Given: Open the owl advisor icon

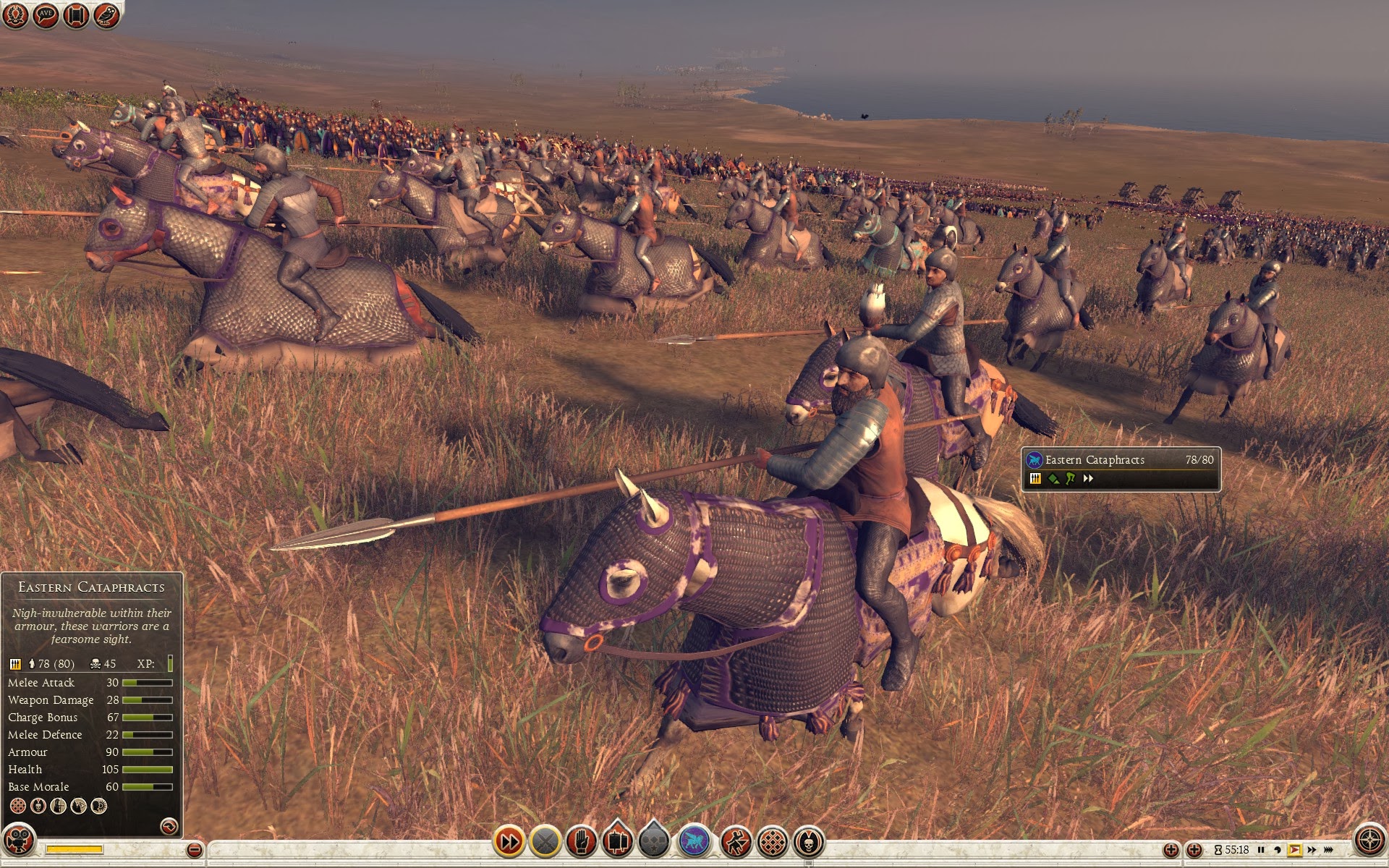Looking at the screenshot, I should [x=106, y=15].
